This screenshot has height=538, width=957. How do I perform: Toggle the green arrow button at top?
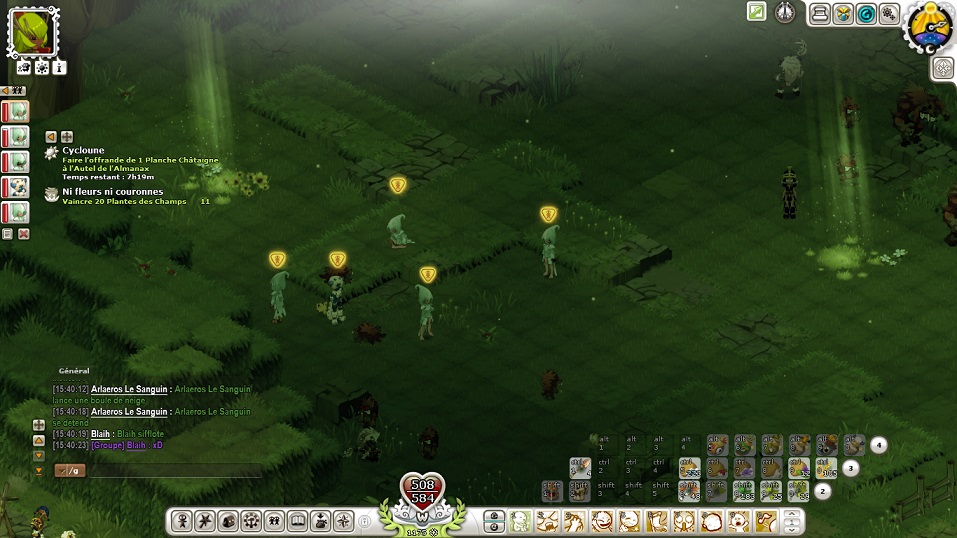(x=757, y=12)
